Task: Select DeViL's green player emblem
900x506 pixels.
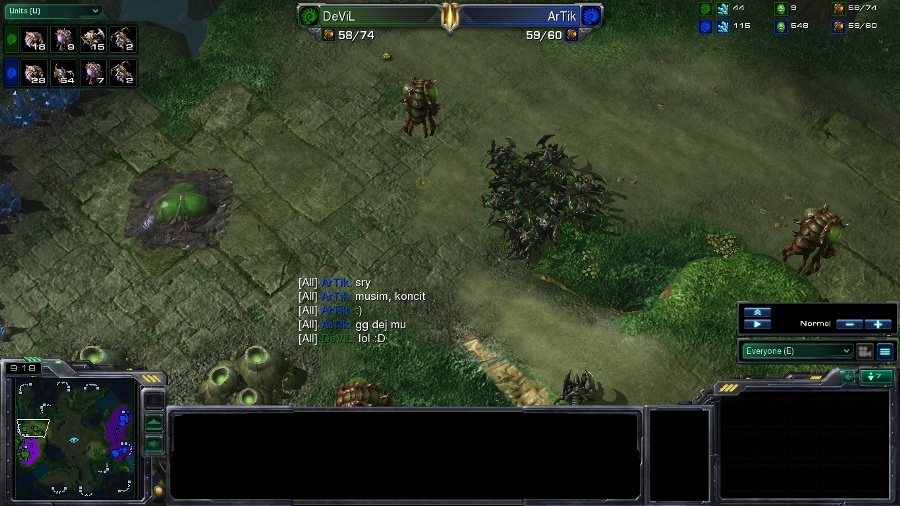Action: click(x=309, y=15)
